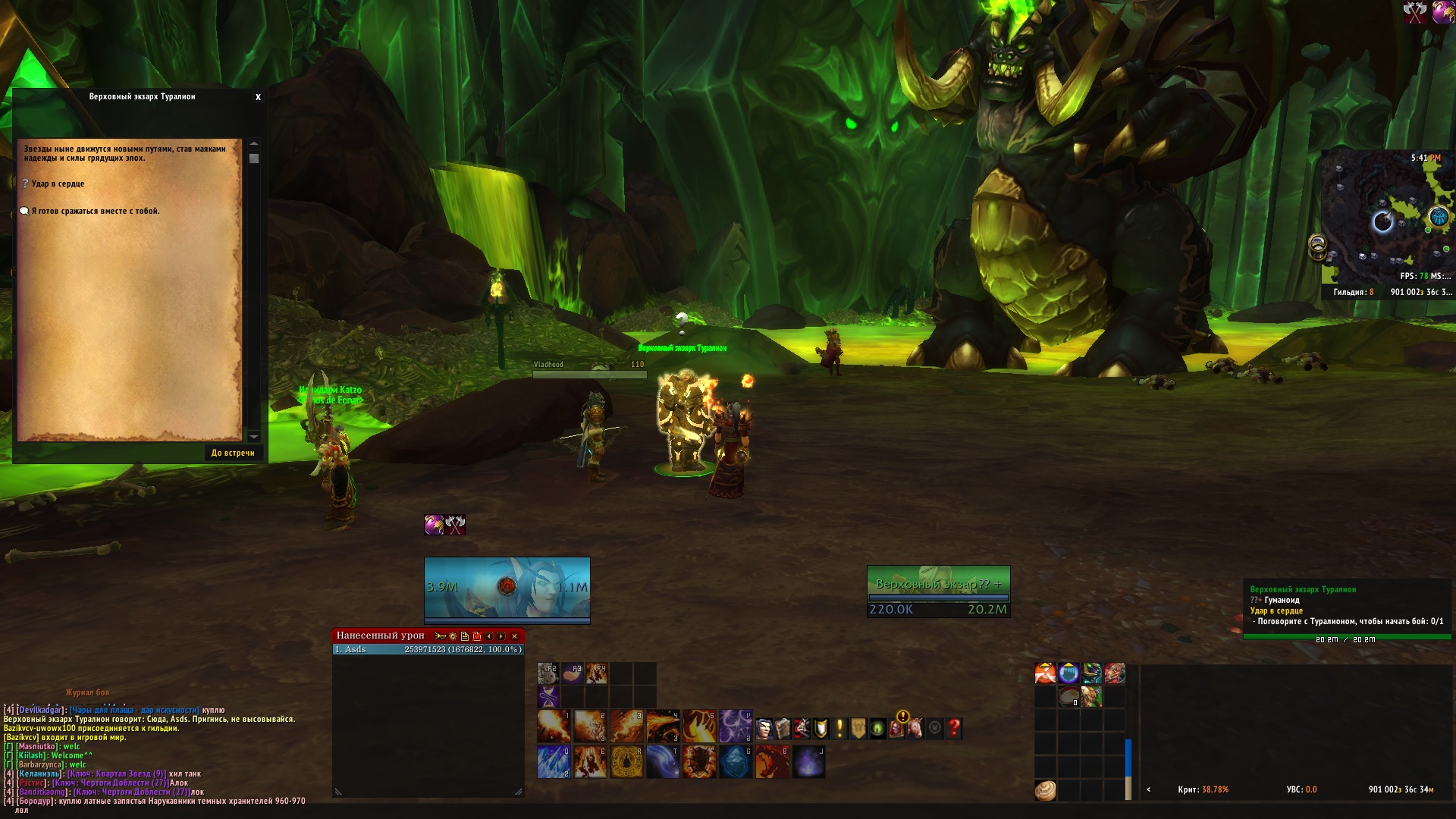The height and width of the screenshot is (819, 1456).
Task: Close the Turalyon dialogue window
Action: 258,97
